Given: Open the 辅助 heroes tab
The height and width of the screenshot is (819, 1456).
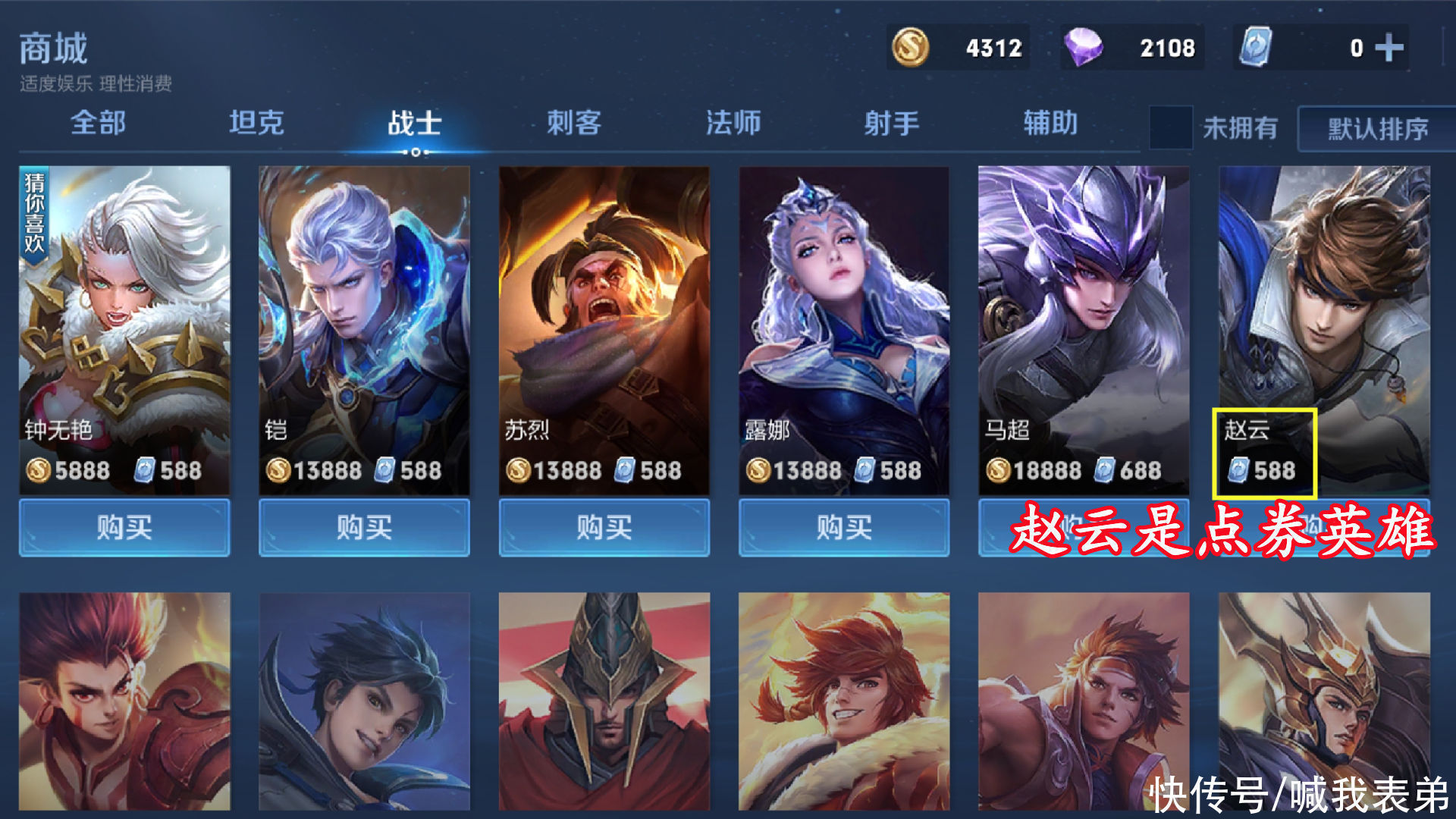Looking at the screenshot, I should (1050, 123).
